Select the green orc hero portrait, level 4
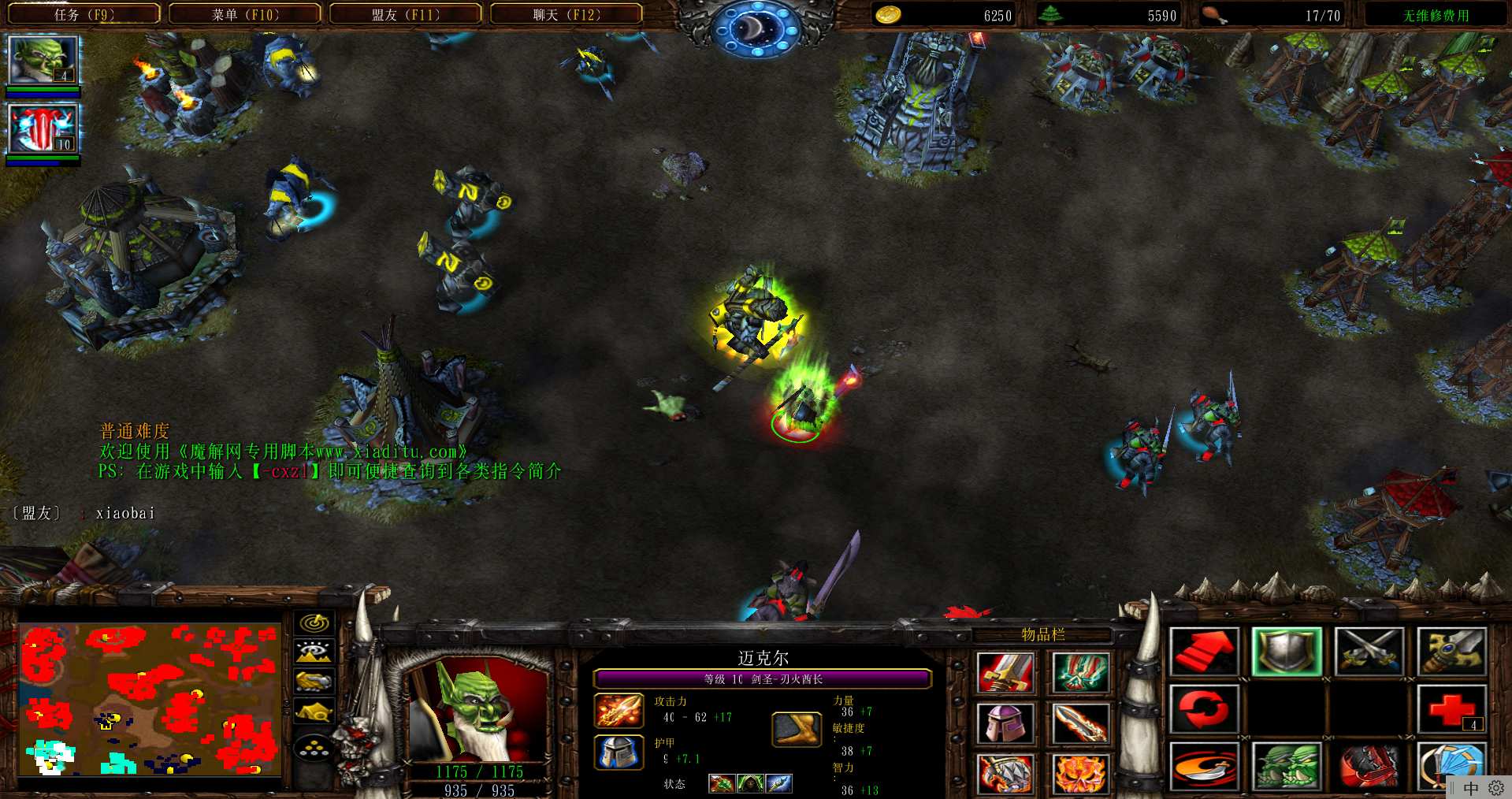Viewport: 1512px width, 799px height. [x=43, y=60]
